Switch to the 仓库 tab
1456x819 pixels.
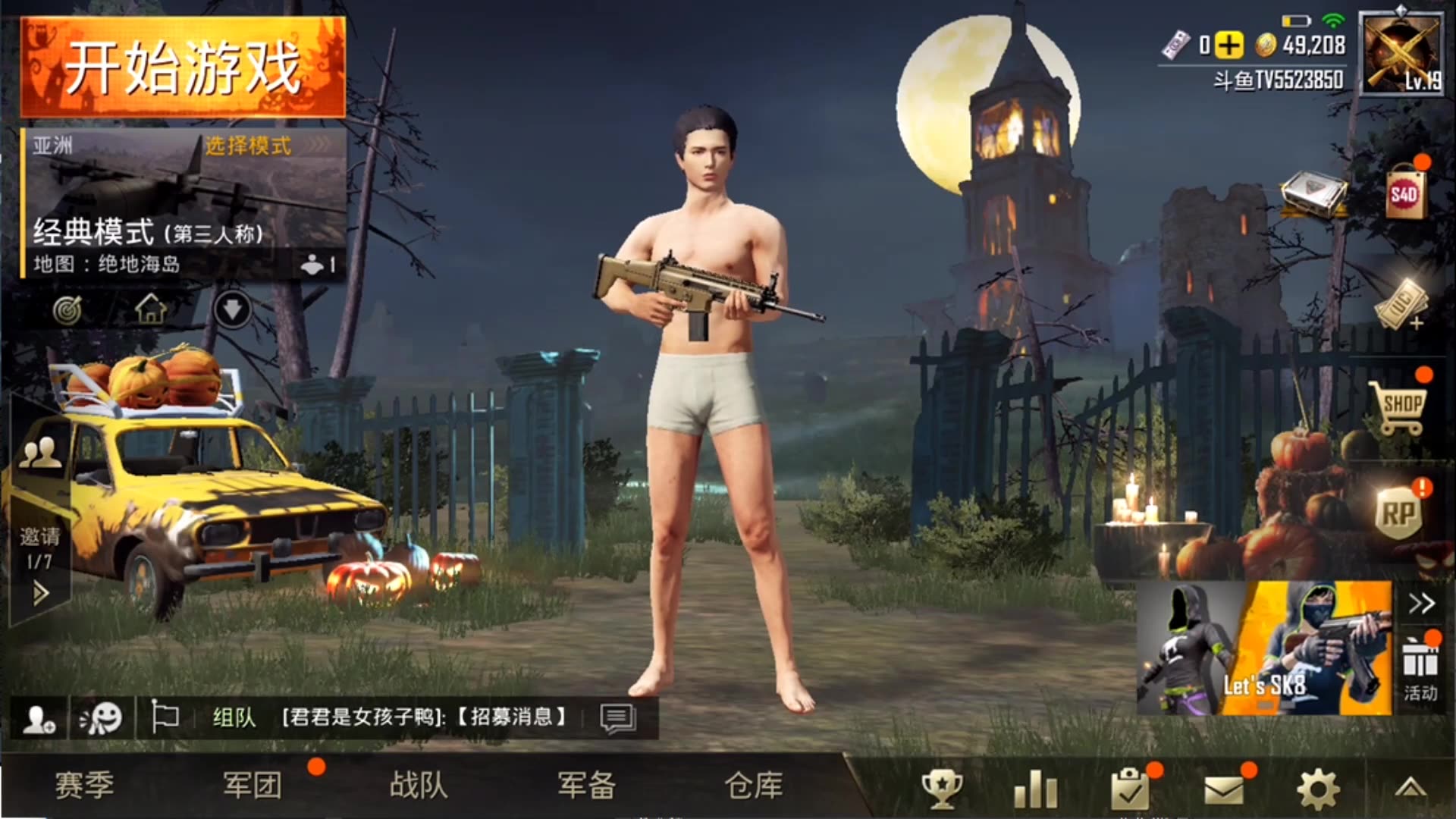[x=754, y=788]
